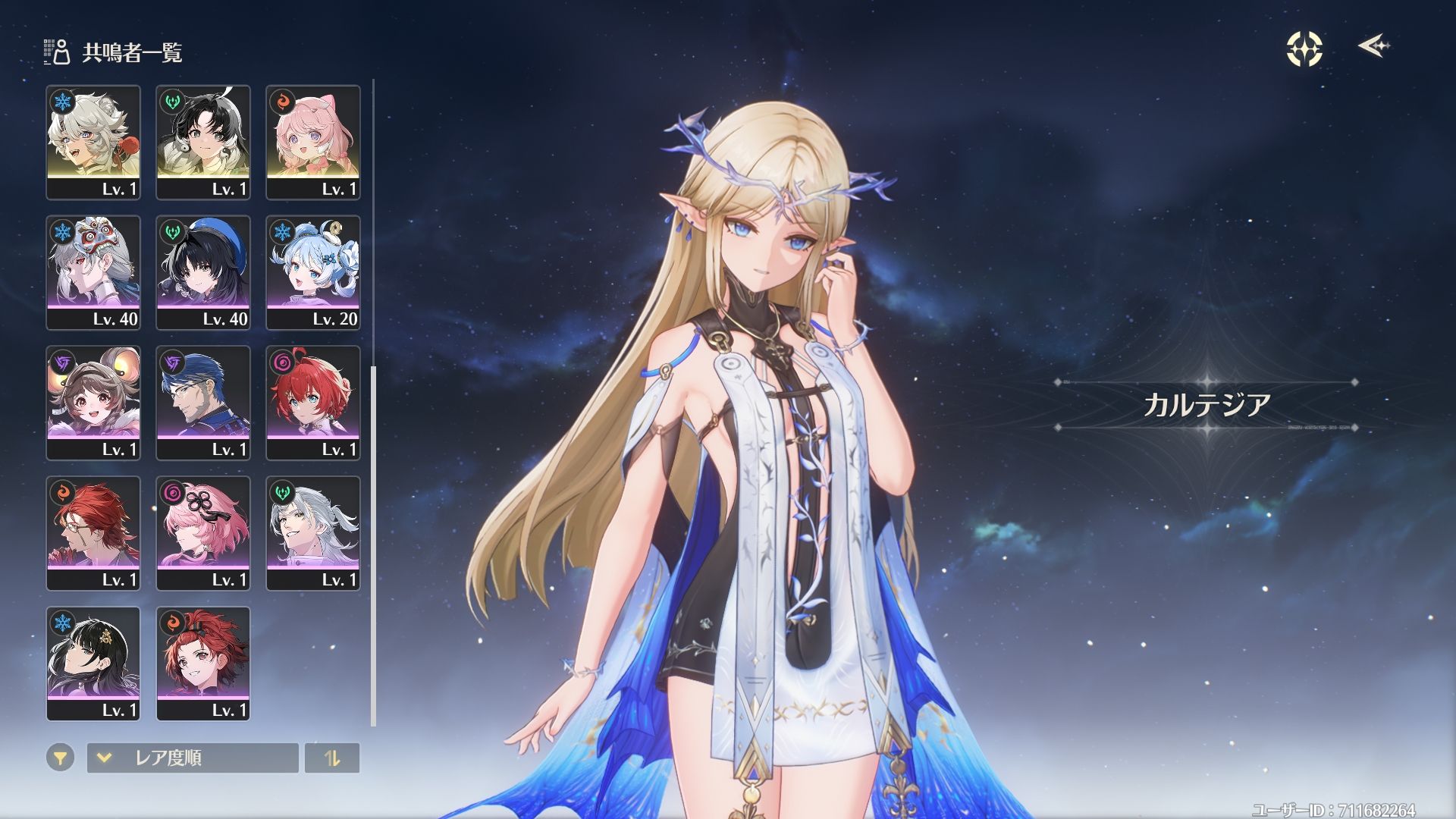Select the red-haired character with blue eyes
Screen dimensions: 1456x819
coord(313,403)
